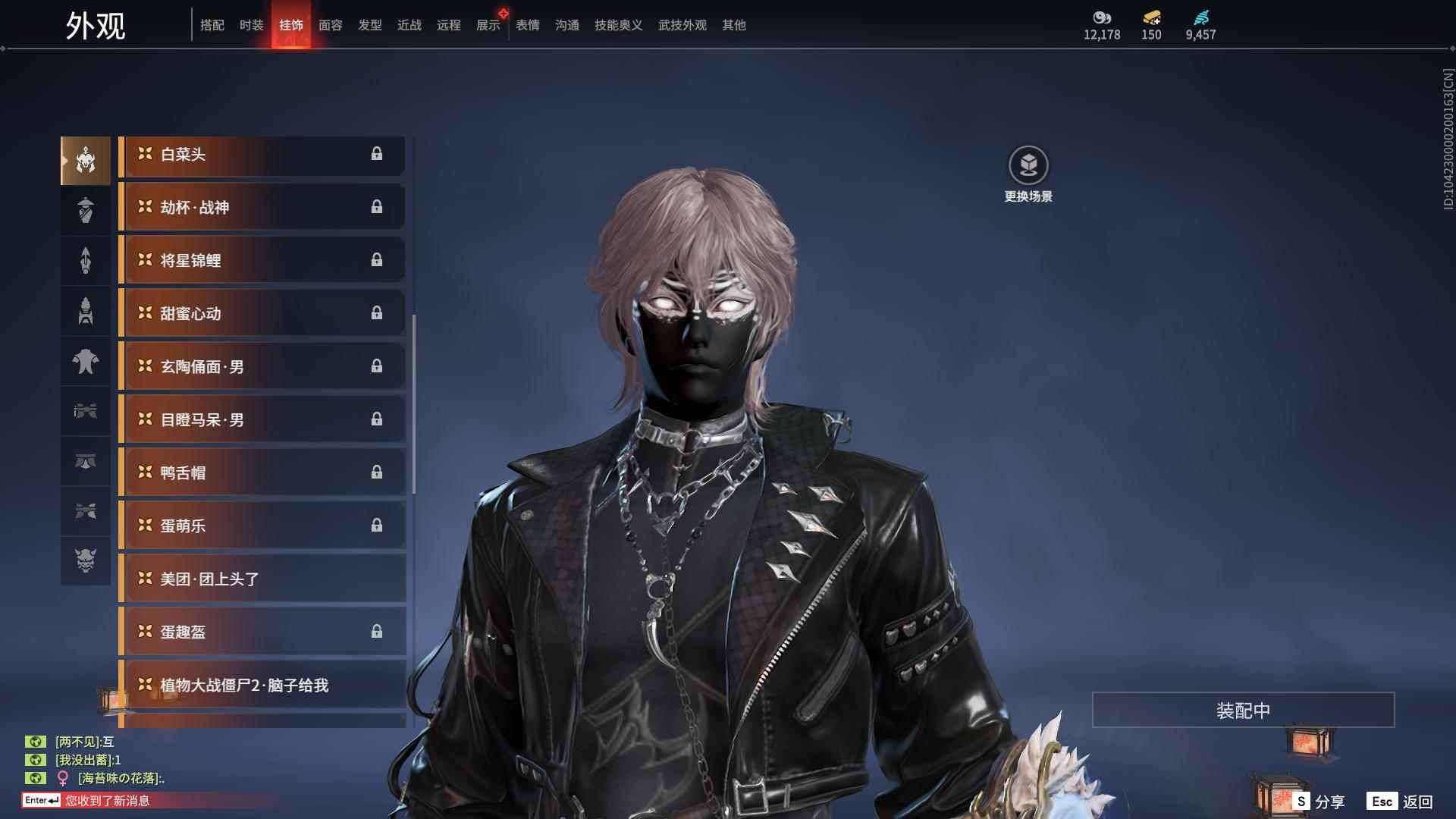Viewport: 1456px width, 819px height.
Task: Switch to 技能奥义 tab
Action: pyautogui.click(x=618, y=25)
